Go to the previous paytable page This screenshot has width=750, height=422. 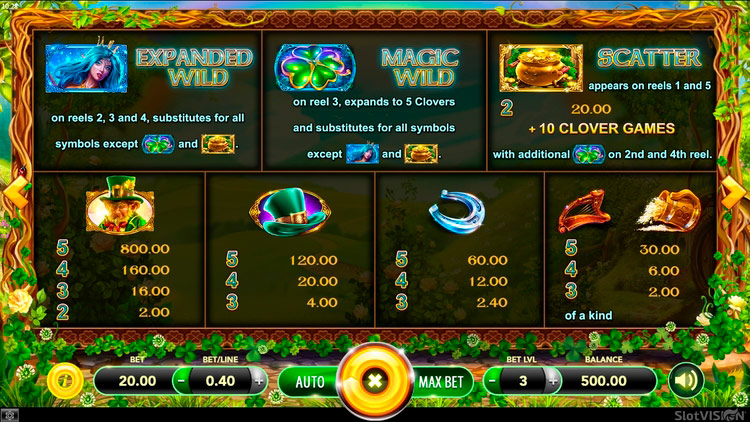click(x=13, y=192)
